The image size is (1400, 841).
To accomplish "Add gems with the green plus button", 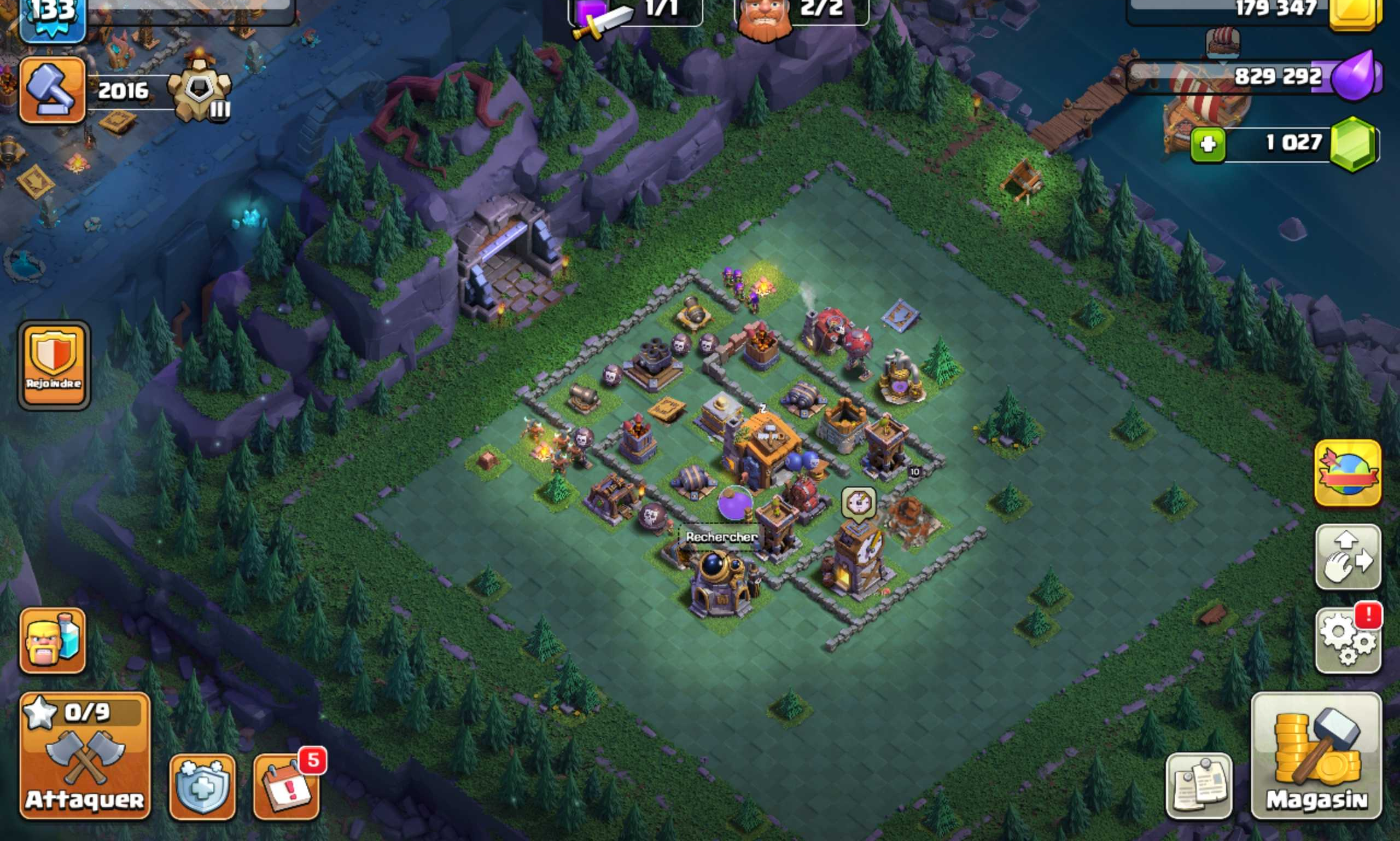I will pyautogui.click(x=1207, y=144).
